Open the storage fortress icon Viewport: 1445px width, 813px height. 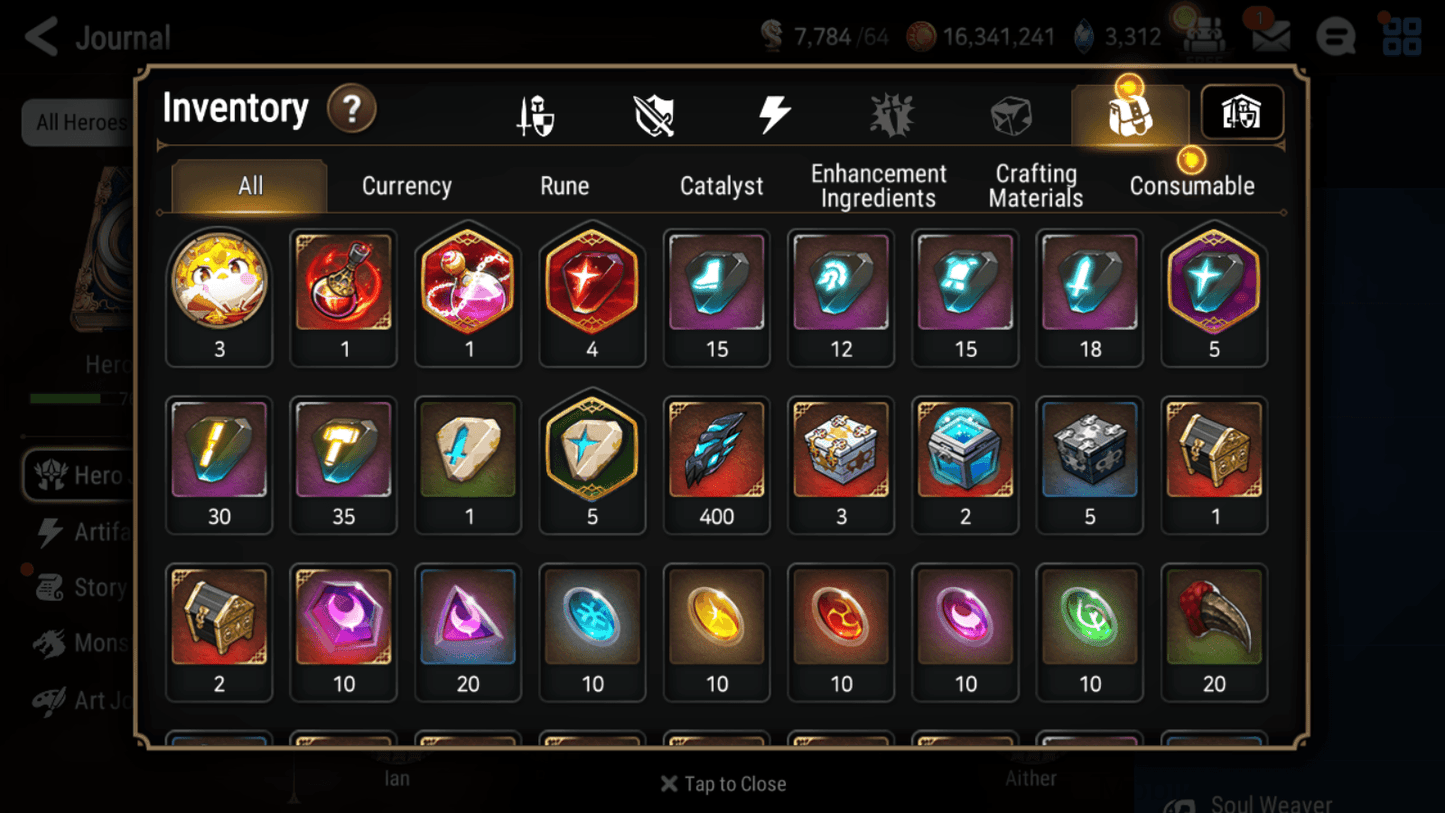click(1241, 113)
